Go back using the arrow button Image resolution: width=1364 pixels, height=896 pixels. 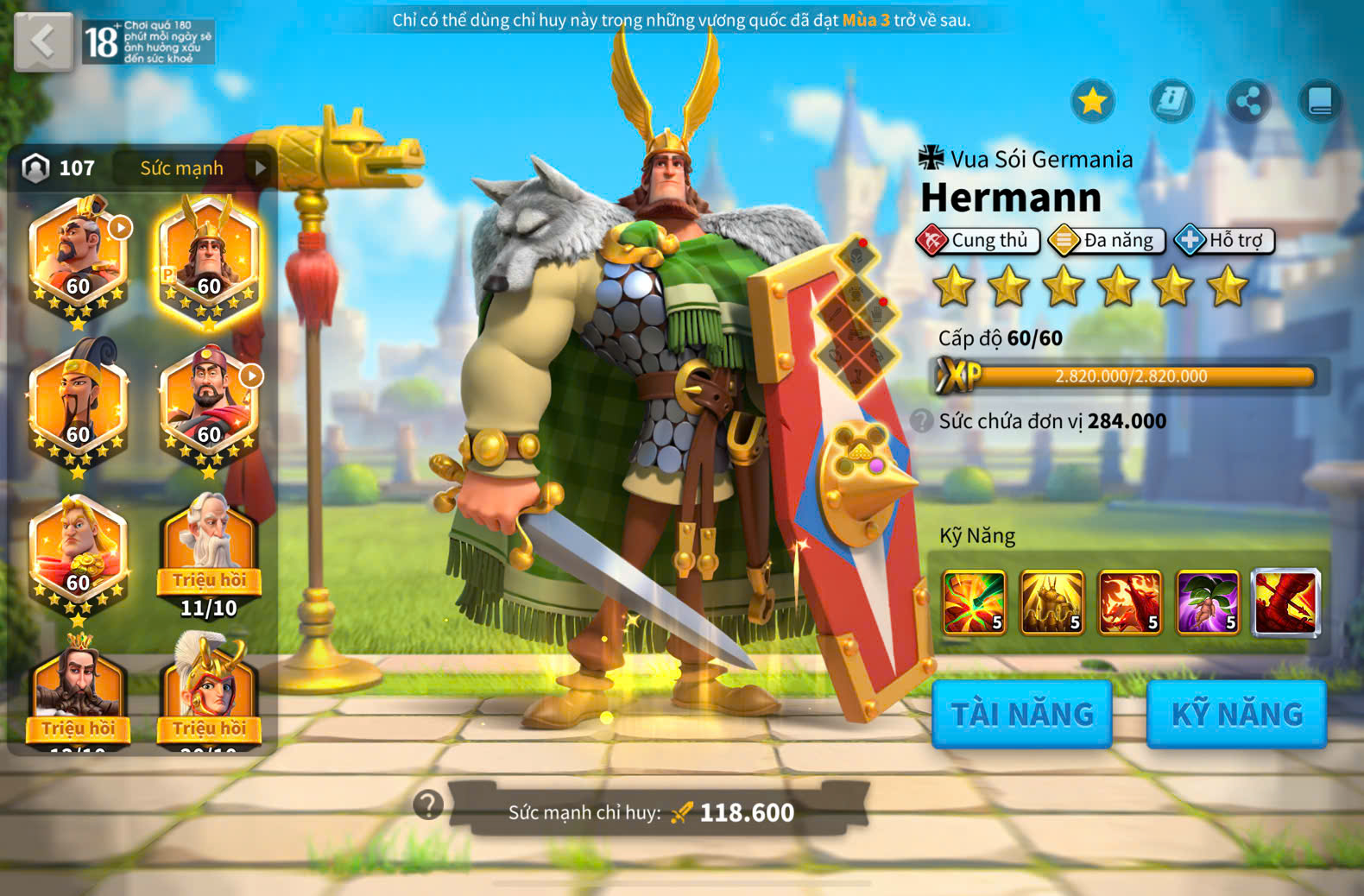[43, 41]
